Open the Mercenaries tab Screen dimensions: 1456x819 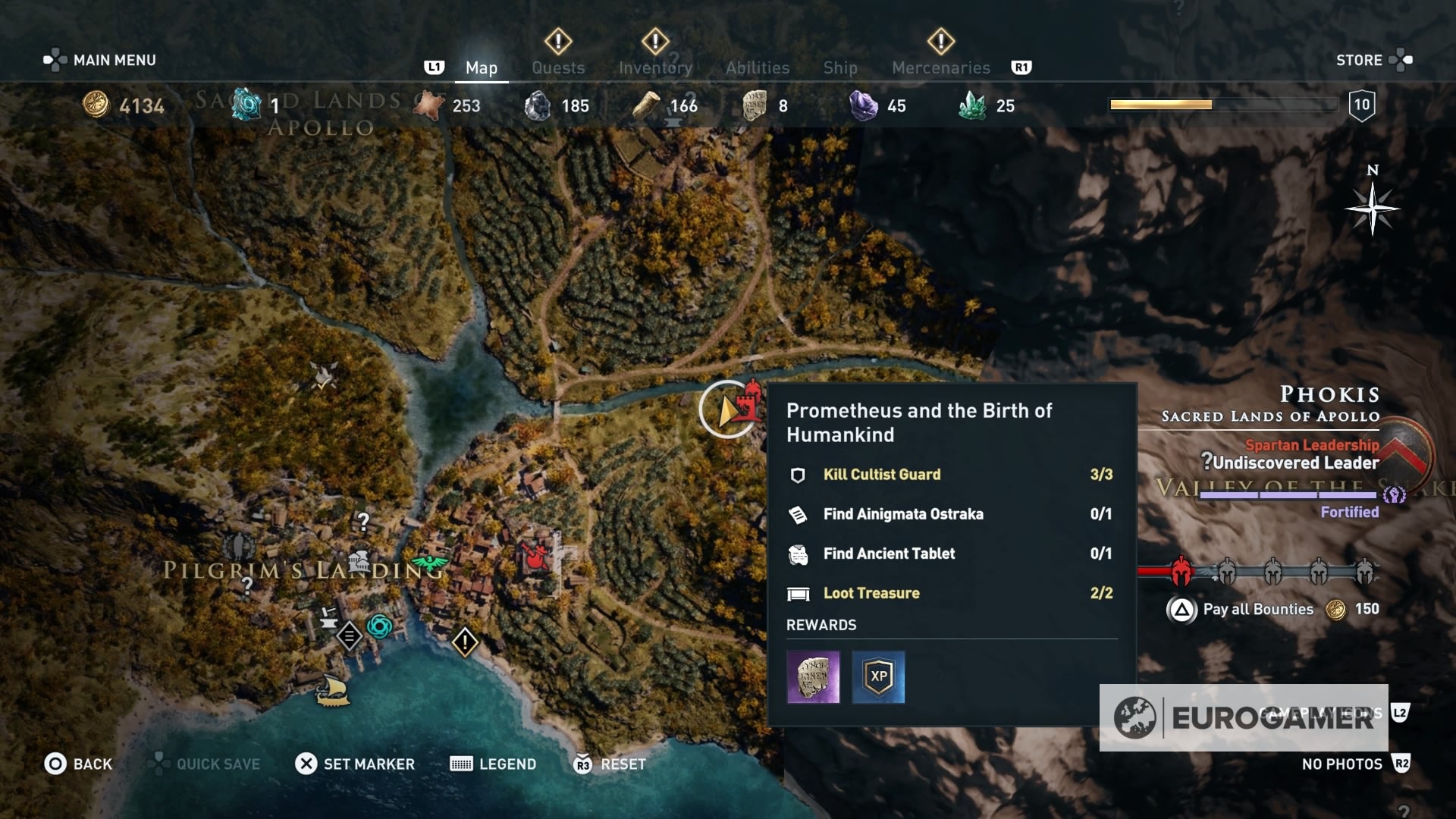[x=940, y=67]
